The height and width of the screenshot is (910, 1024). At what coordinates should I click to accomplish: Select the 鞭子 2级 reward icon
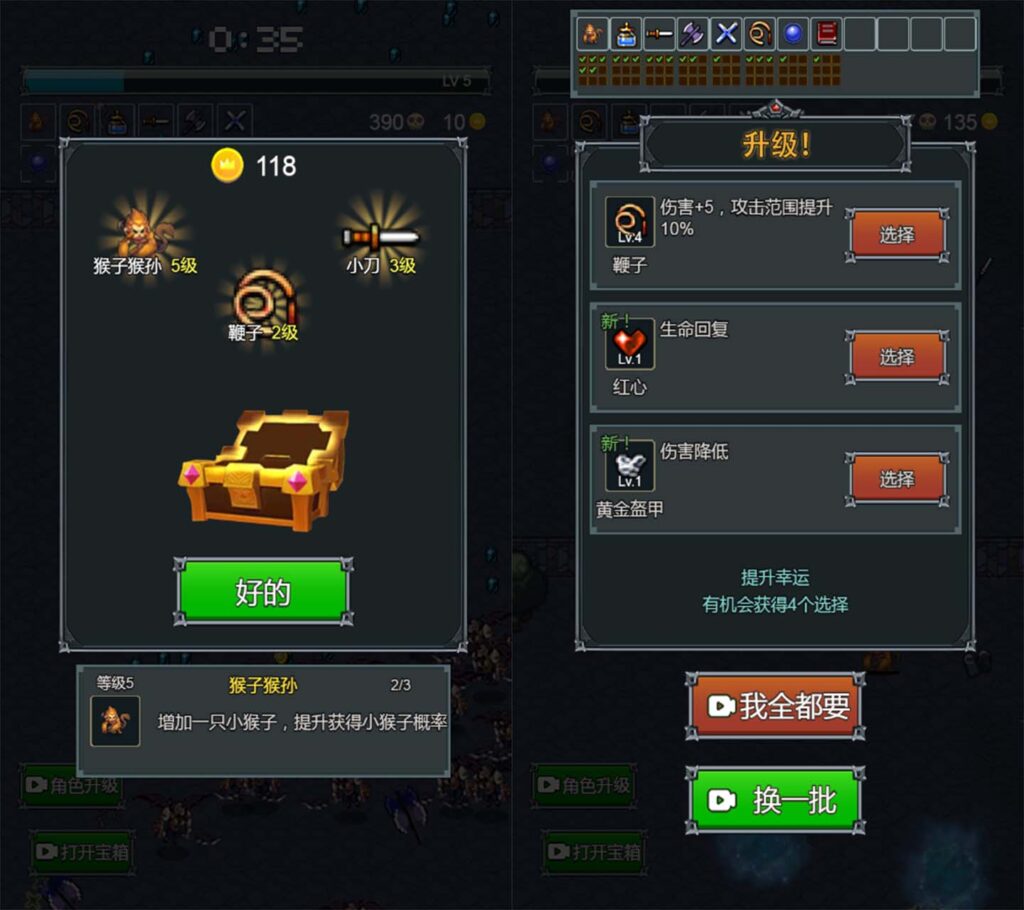263,297
